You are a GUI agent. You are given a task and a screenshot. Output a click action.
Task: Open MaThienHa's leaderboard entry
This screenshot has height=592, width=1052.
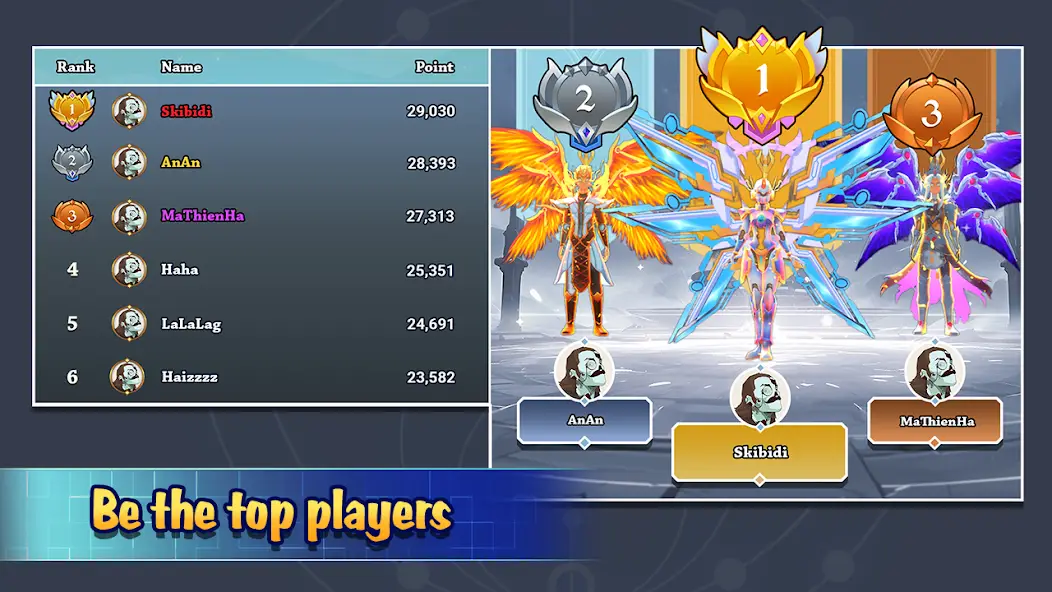(x=260, y=216)
